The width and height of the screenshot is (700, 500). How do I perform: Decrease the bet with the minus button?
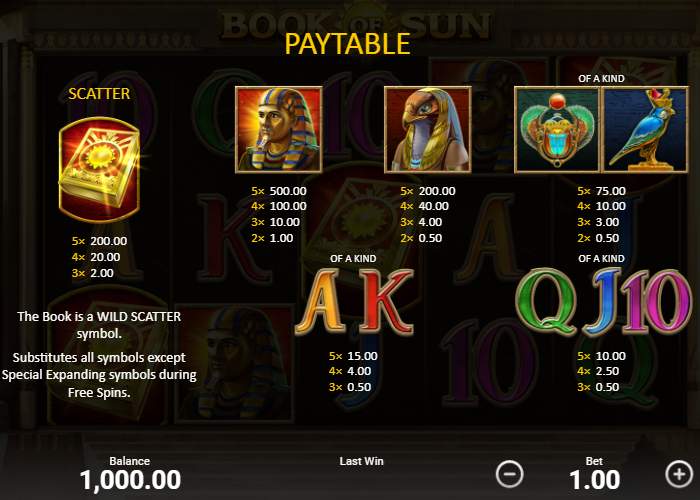(510, 472)
